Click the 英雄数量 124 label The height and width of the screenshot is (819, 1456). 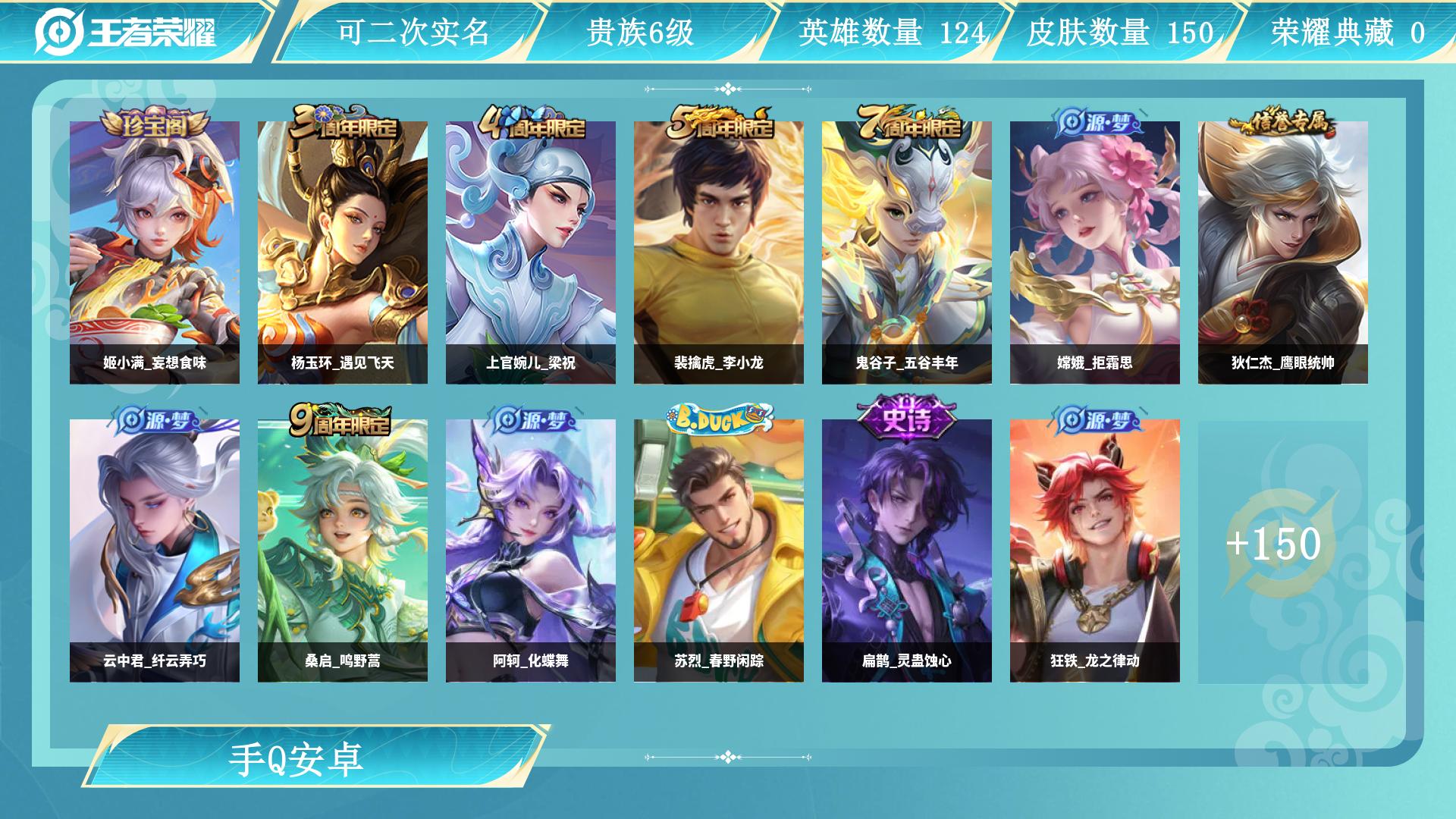click(x=891, y=31)
